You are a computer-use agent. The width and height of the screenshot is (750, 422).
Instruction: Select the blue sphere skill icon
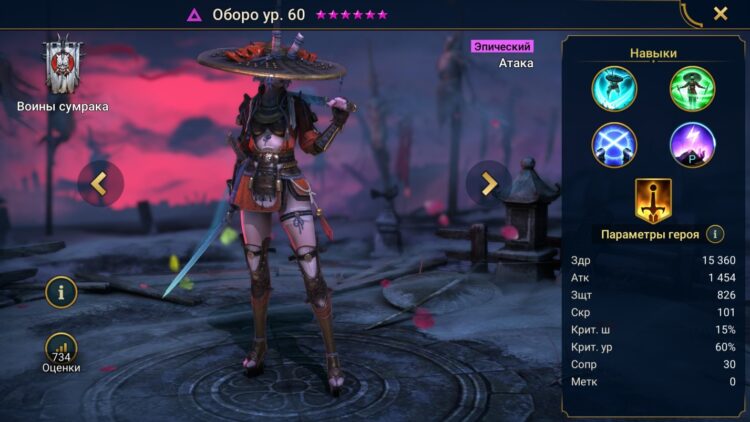614,144
